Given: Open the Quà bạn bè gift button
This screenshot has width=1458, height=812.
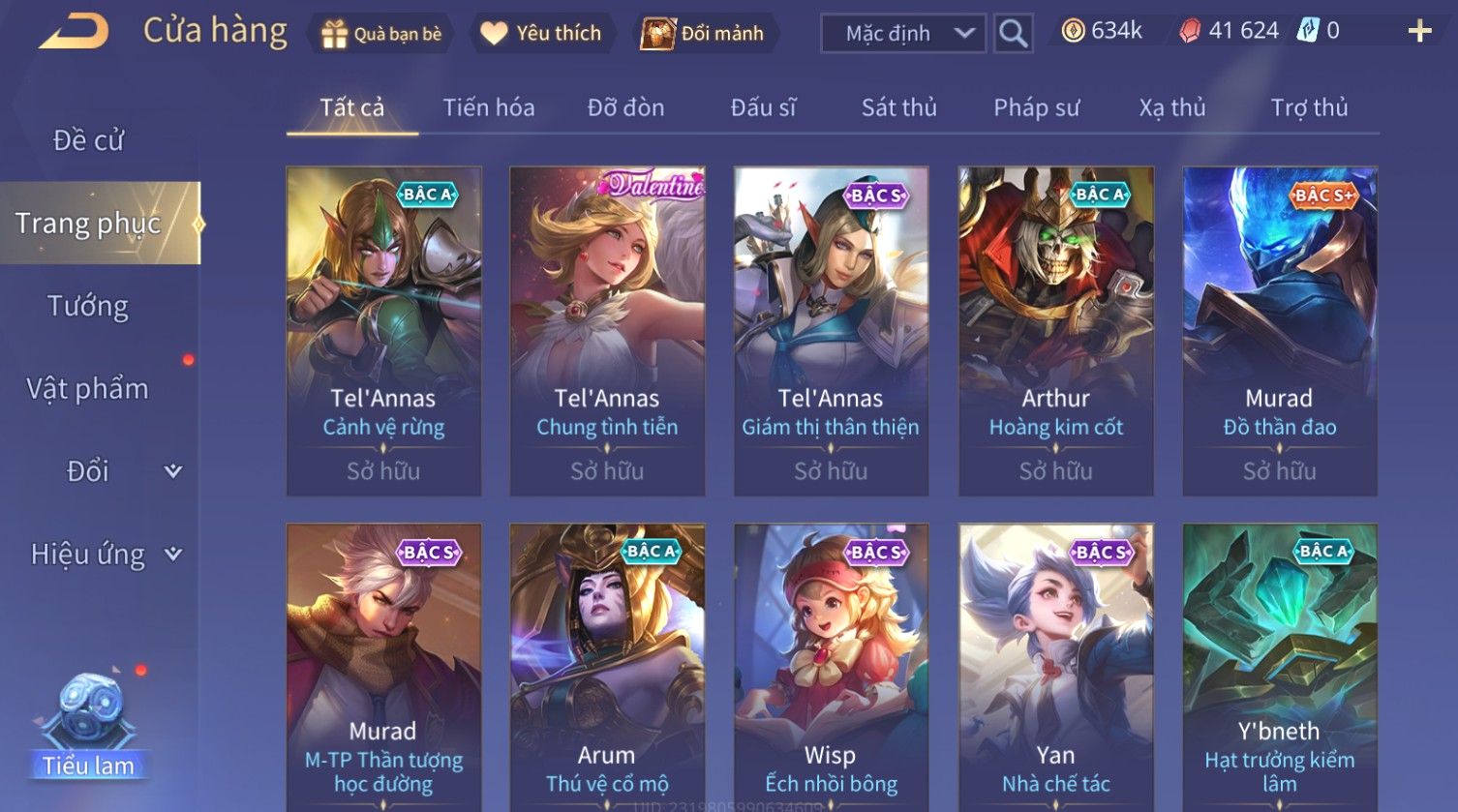Looking at the screenshot, I should [x=381, y=34].
